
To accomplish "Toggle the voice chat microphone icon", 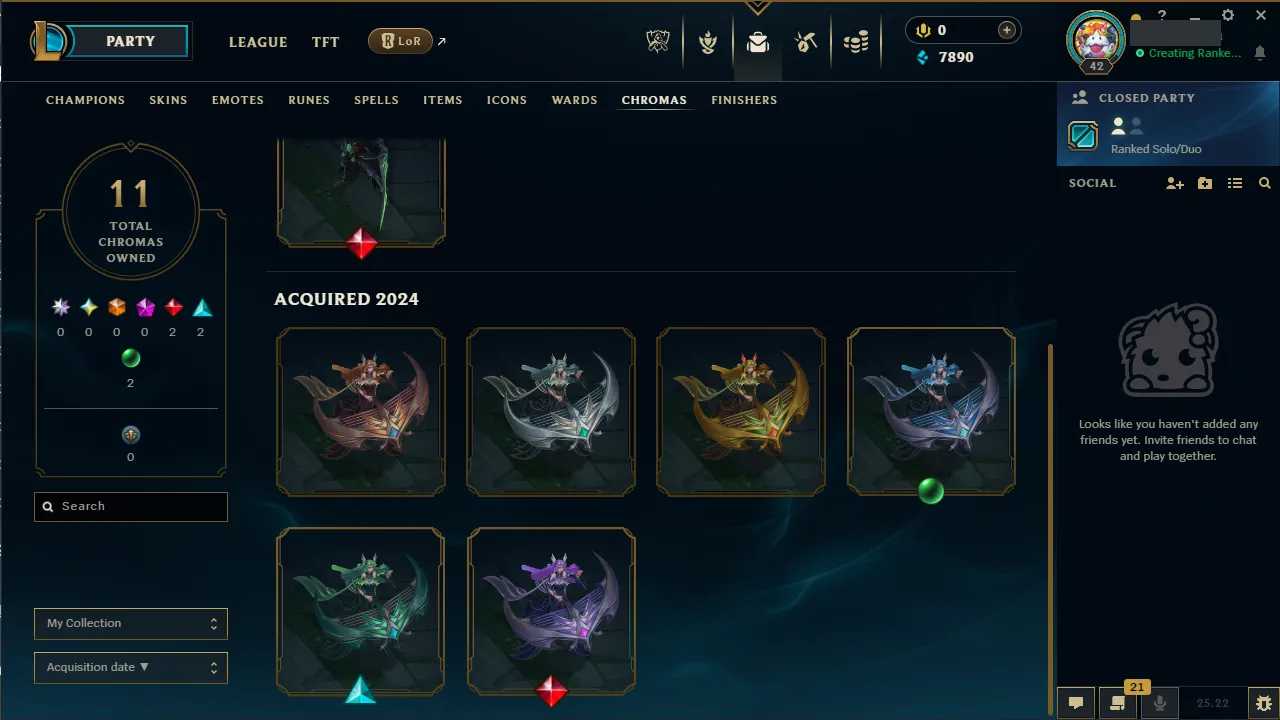I will tap(1159, 702).
